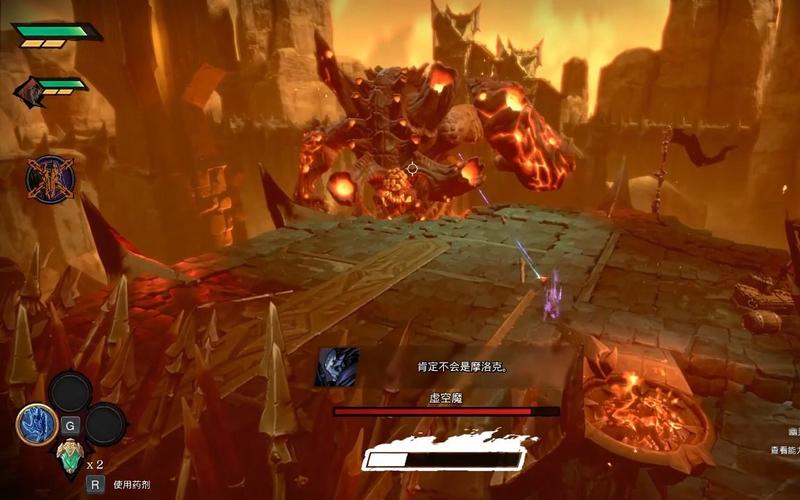The image size is (800, 500).
Task: Select the blue swirling ability slot
Action: coord(37,424)
